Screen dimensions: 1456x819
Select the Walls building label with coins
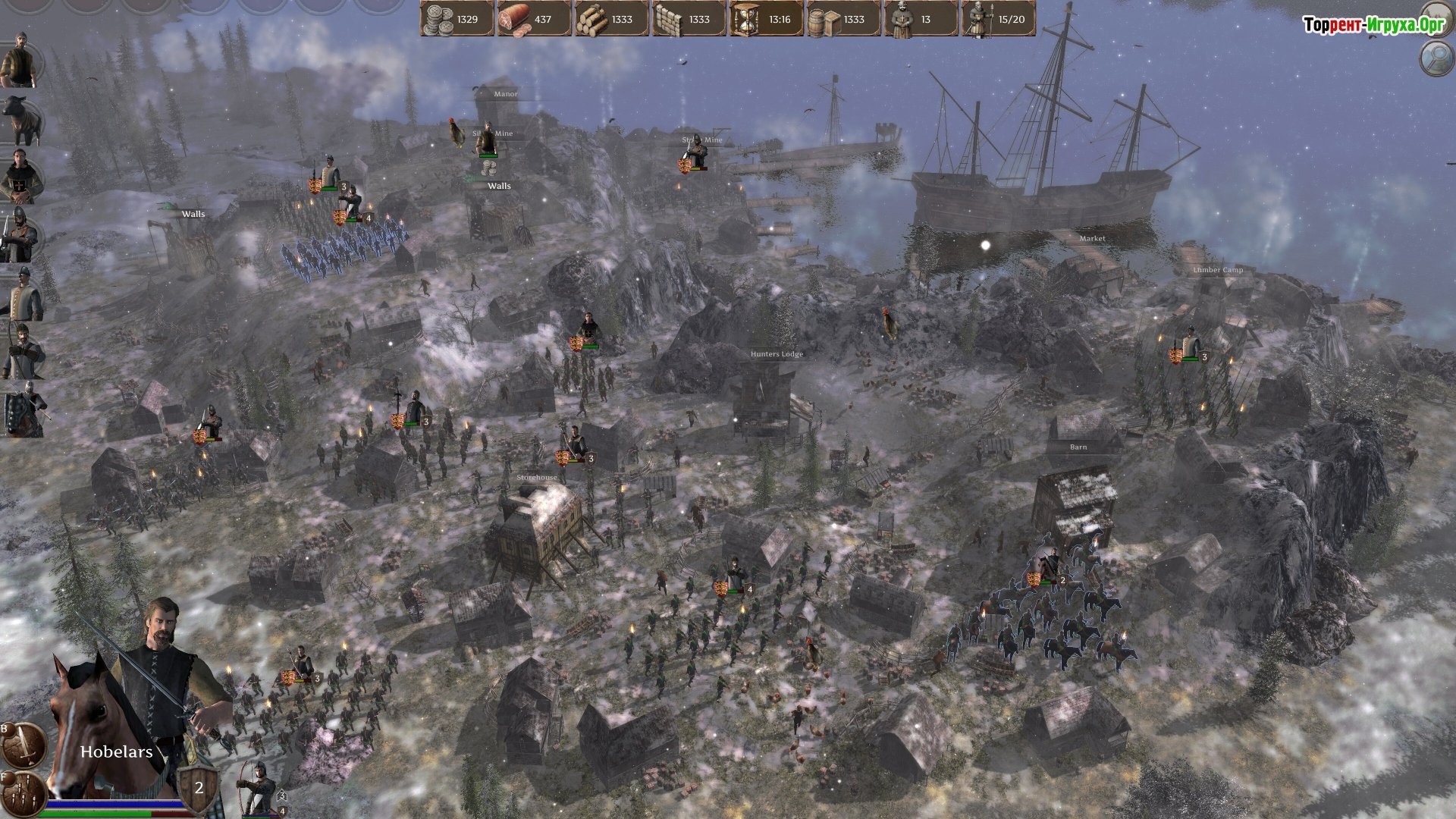(x=497, y=186)
